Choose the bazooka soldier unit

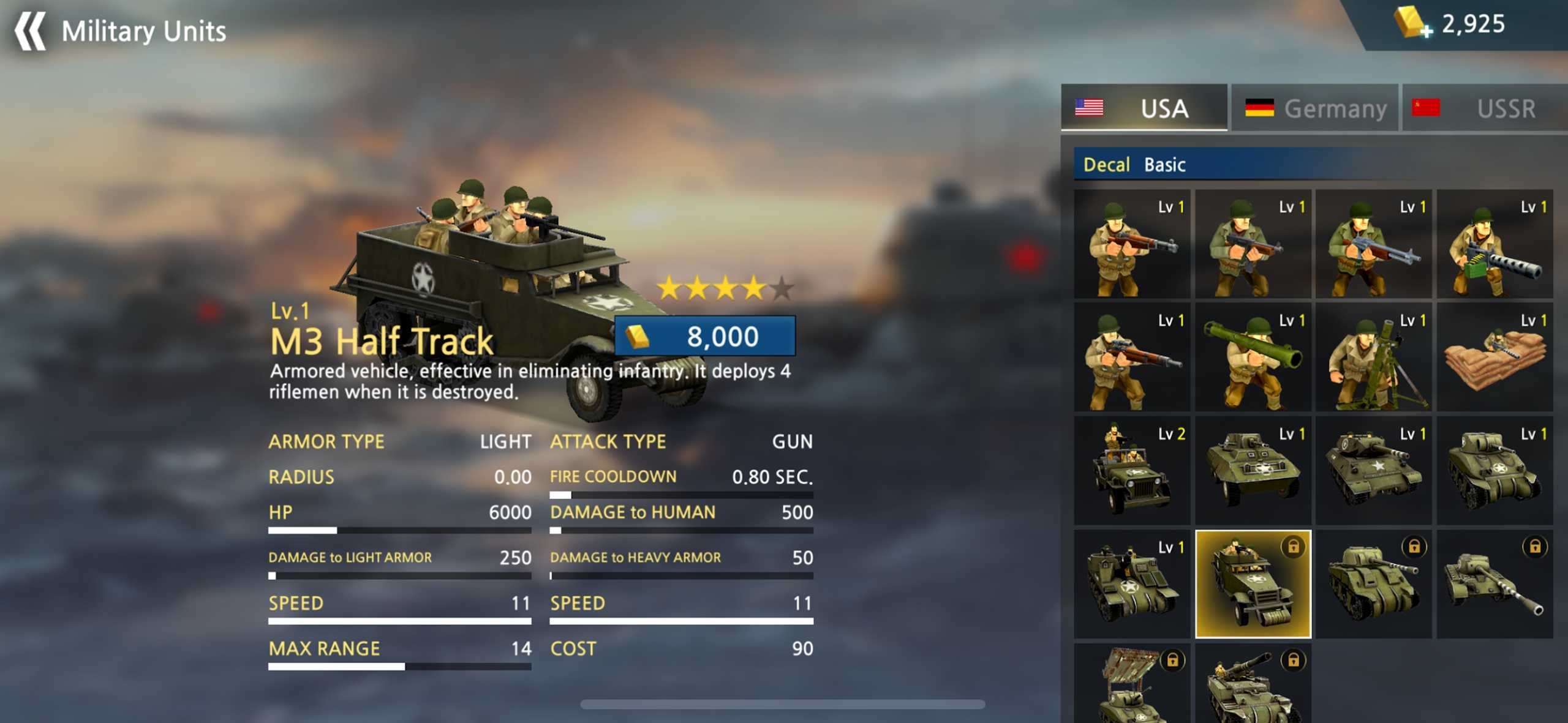(1253, 358)
